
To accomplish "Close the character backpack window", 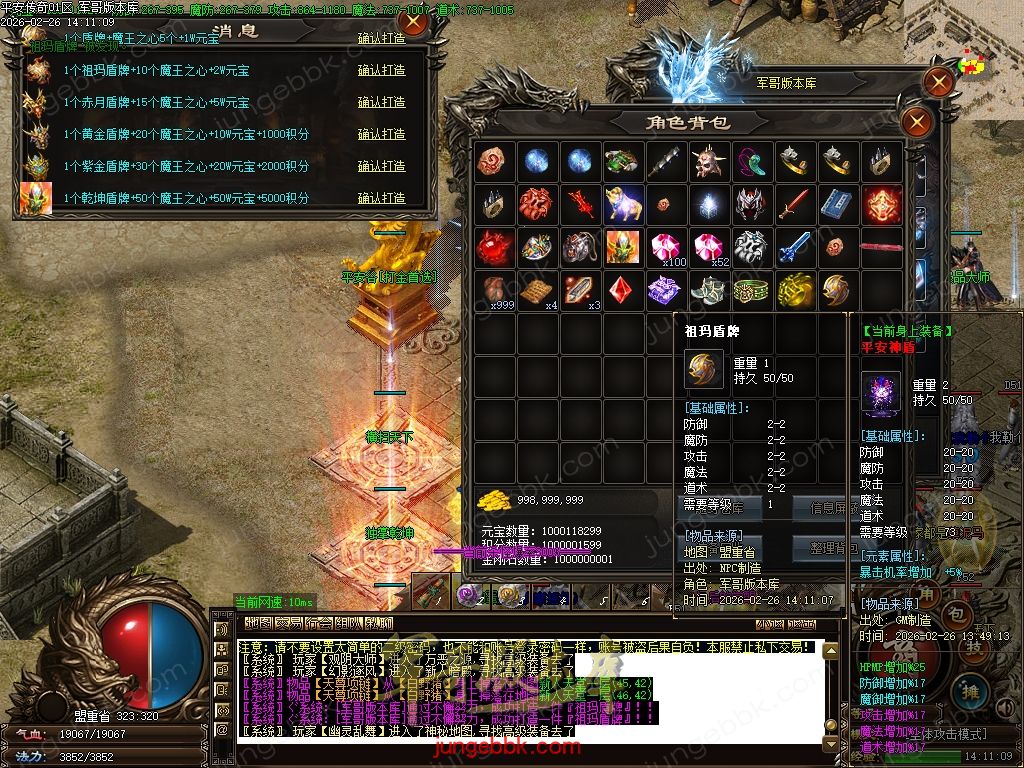I will [x=917, y=123].
